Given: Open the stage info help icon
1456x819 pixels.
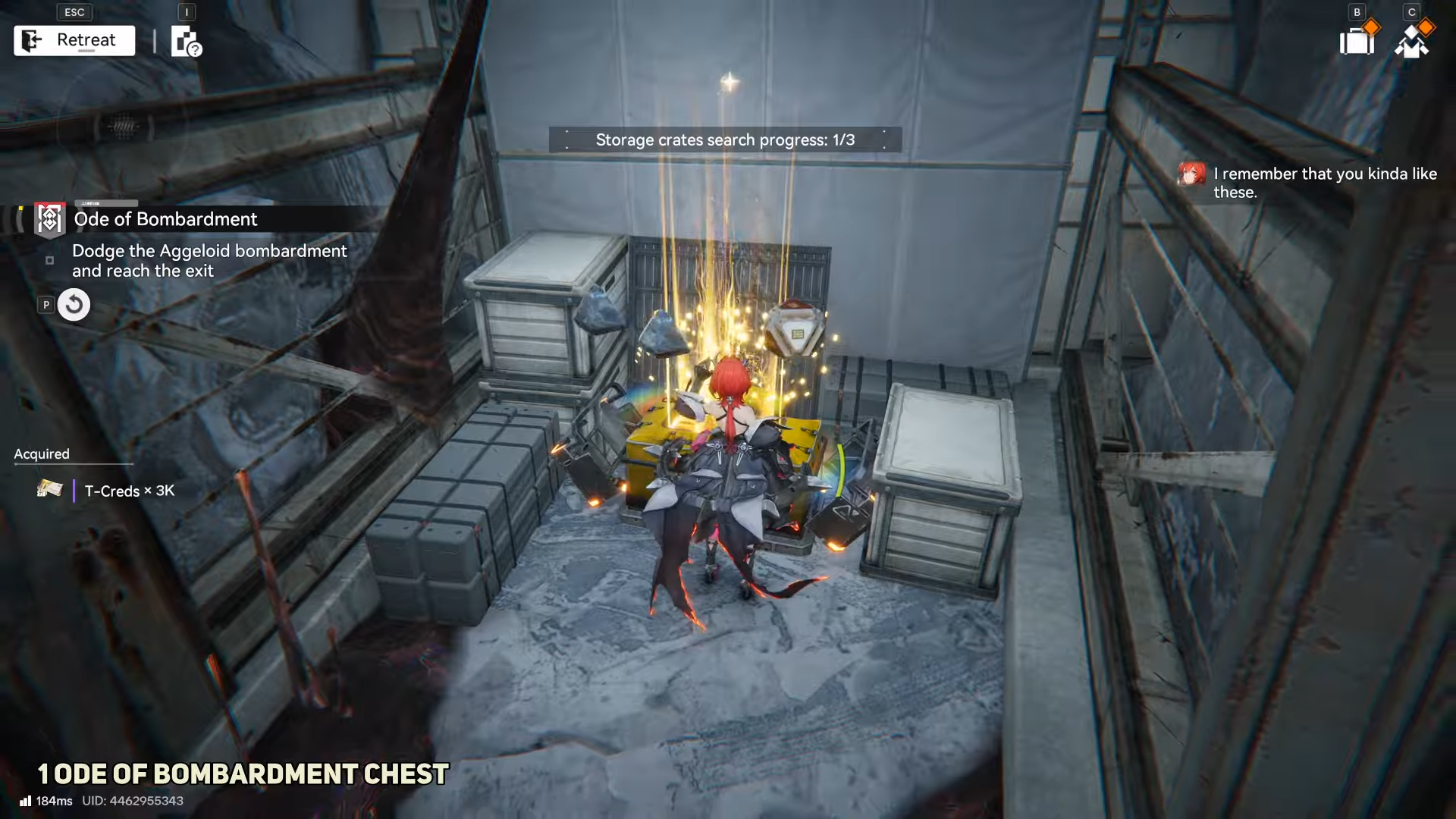Looking at the screenshot, I should click(186, 42).
